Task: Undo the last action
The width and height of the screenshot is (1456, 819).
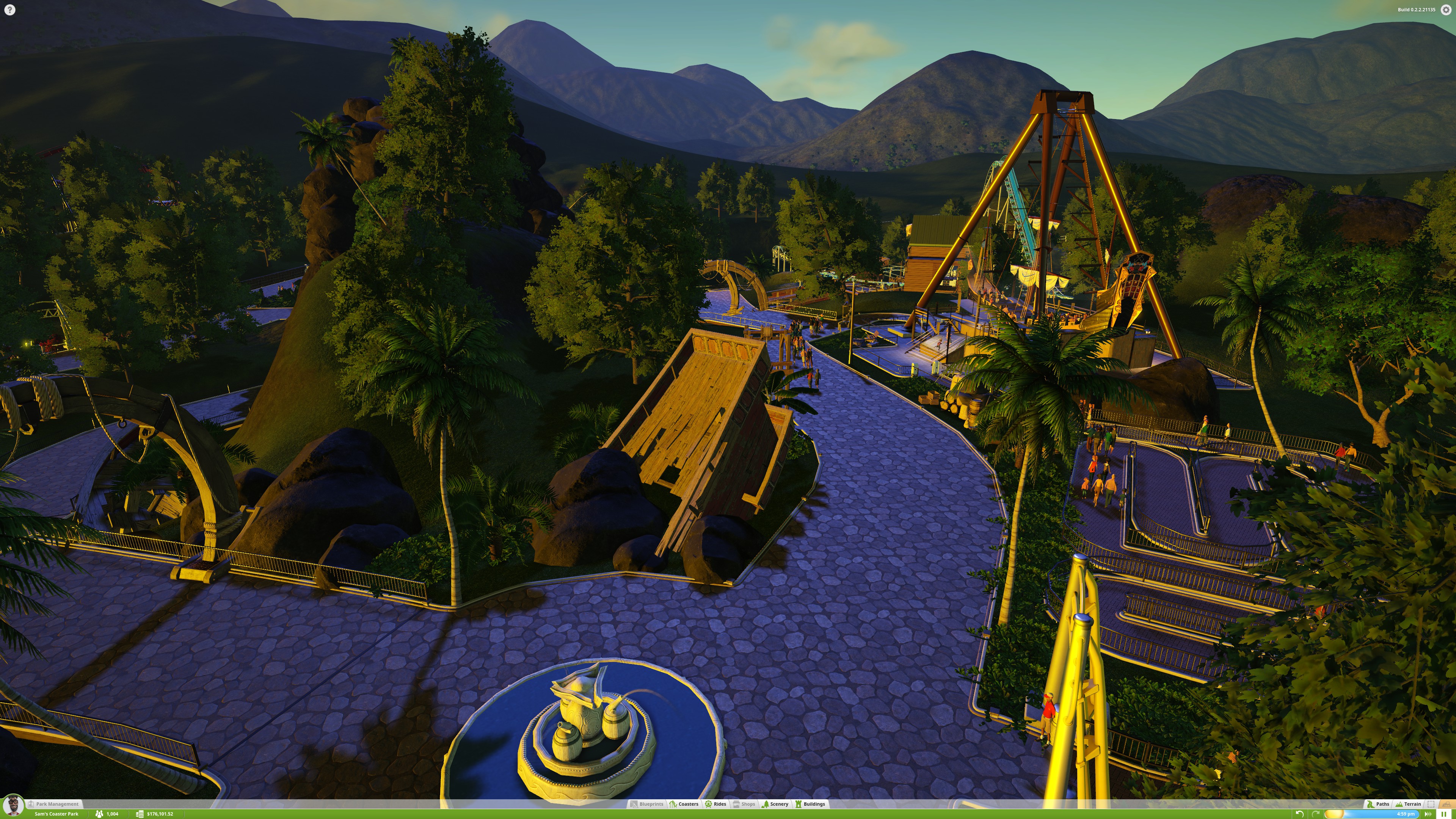Action: pos(1300,814)
